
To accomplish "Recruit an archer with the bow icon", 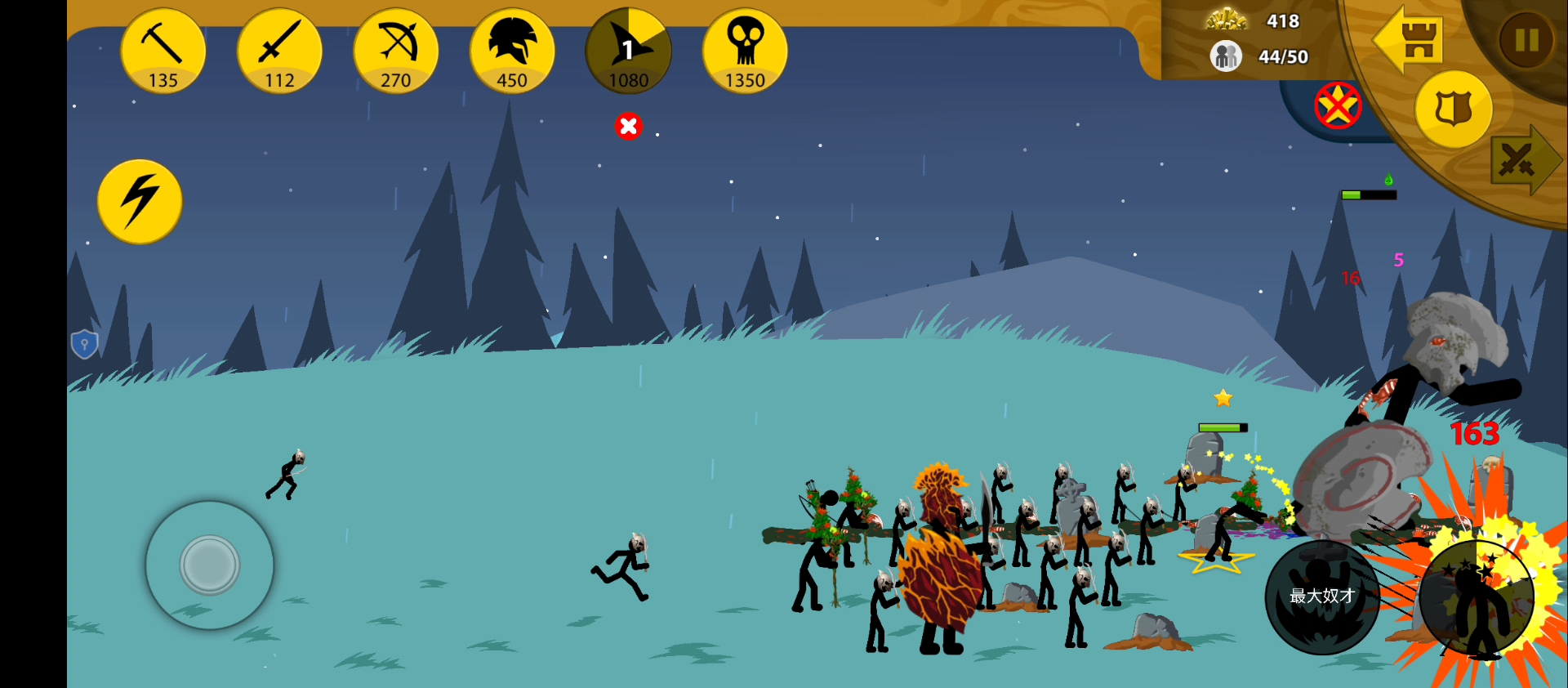I will pyautogui.click(x=396, y=51).
